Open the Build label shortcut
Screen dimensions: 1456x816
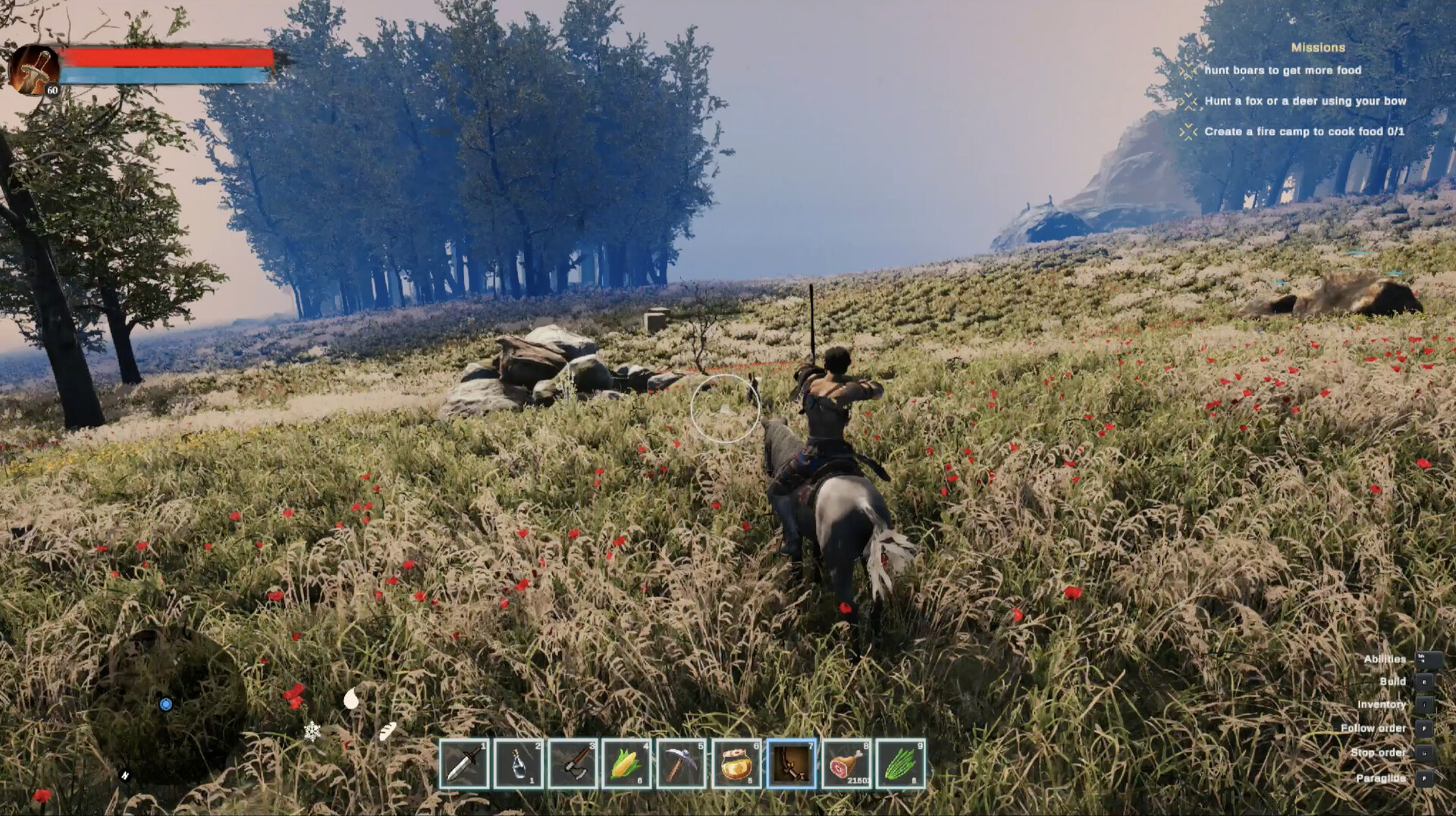click(x=1392, y=681)
